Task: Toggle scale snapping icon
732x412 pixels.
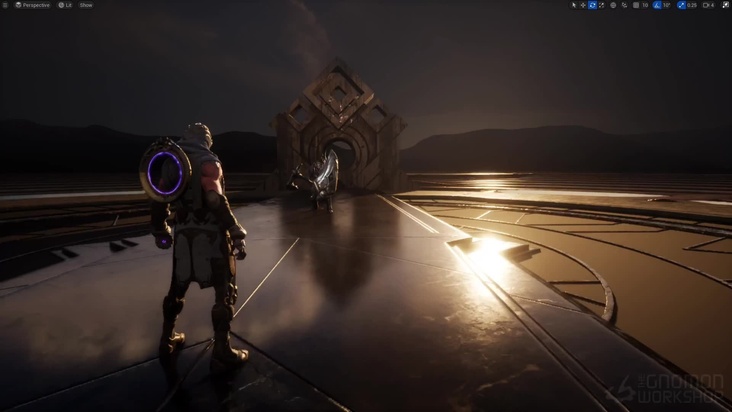Action: coord(682,5)
